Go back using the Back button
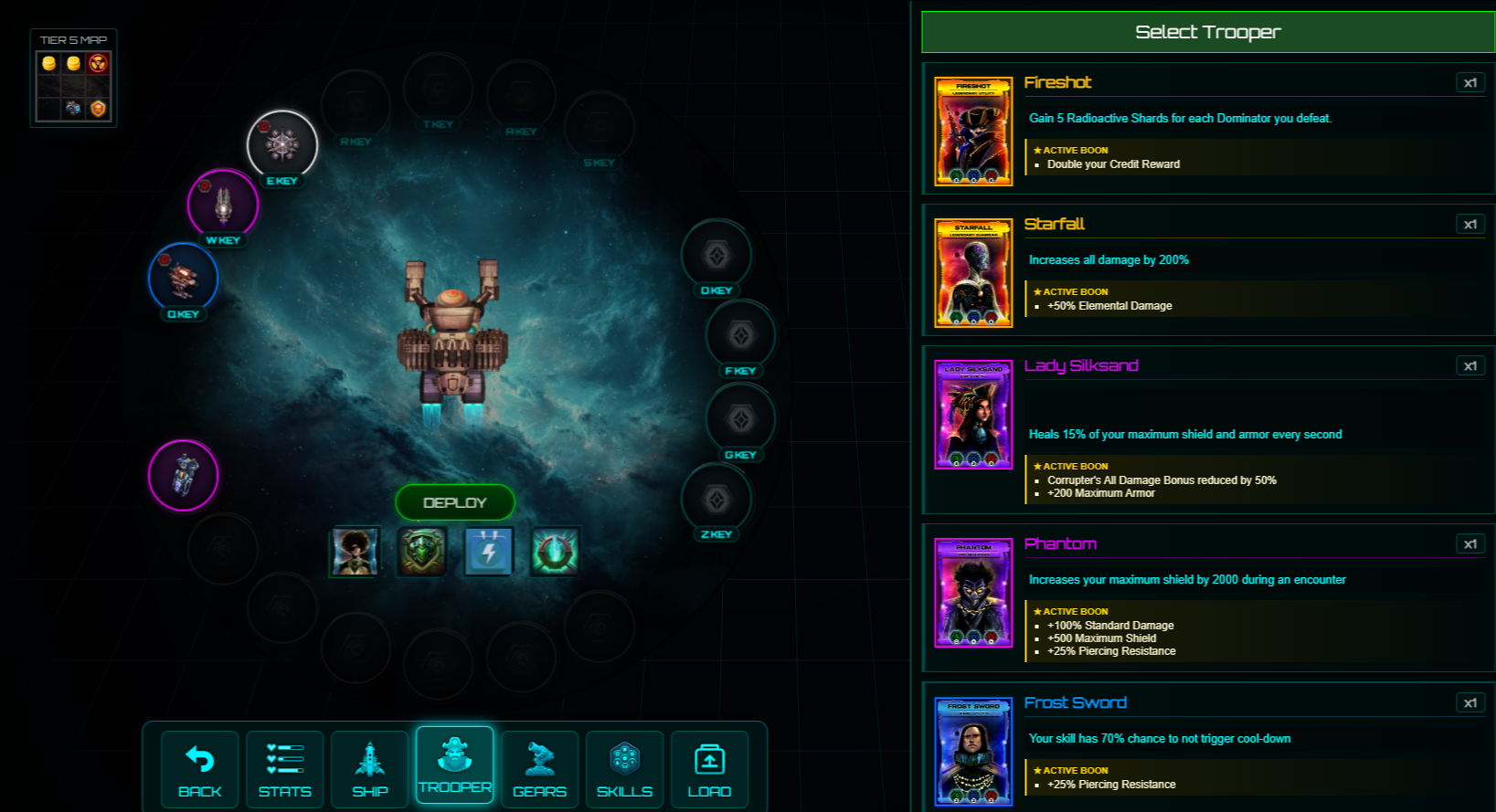Image resolution: width=1496 pixels, height=812 pixels. click(x=200, y=769)
